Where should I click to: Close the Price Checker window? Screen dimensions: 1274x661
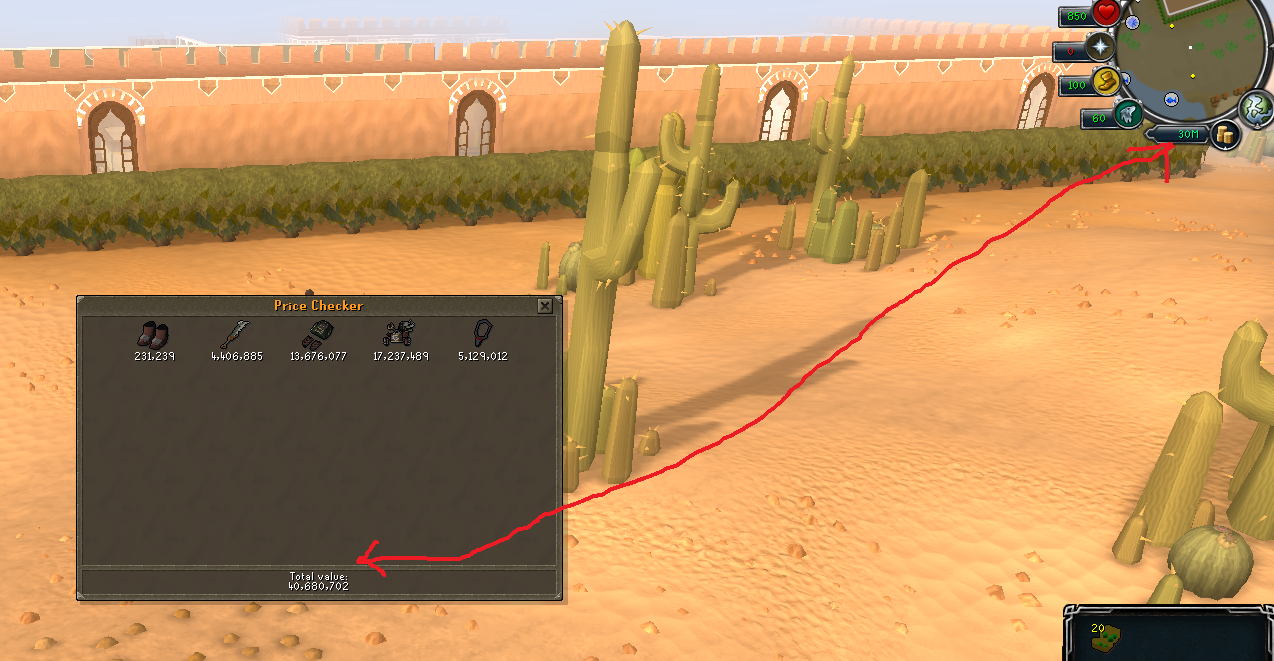click(544, 306)
